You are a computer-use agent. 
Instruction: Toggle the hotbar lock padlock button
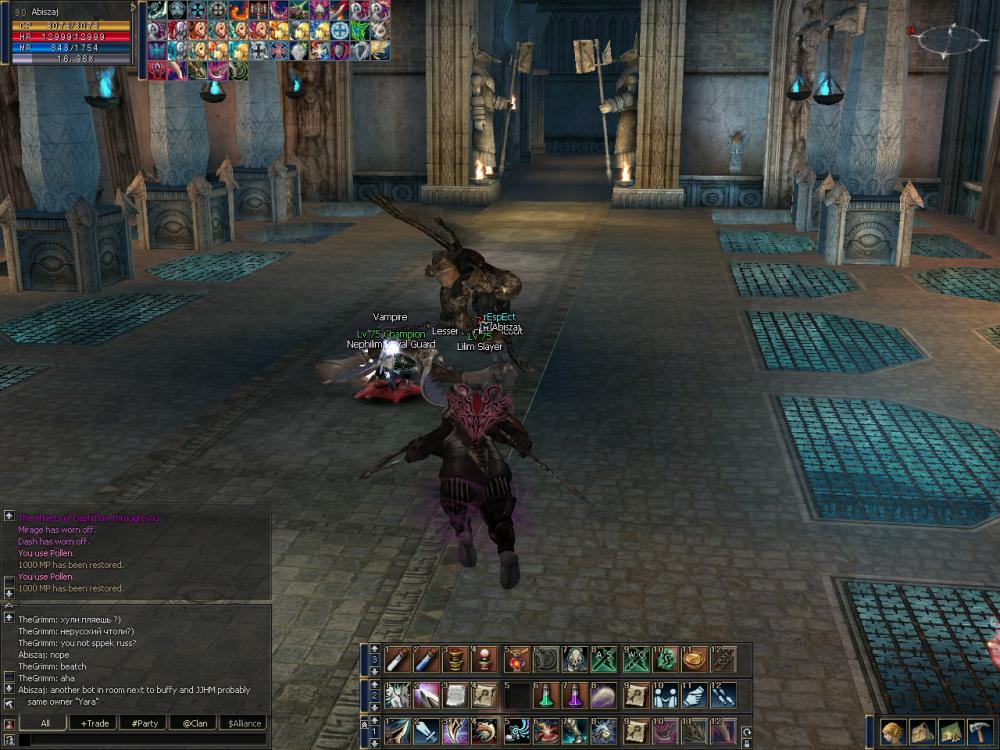pyautogui.click(x=746, y=742)
